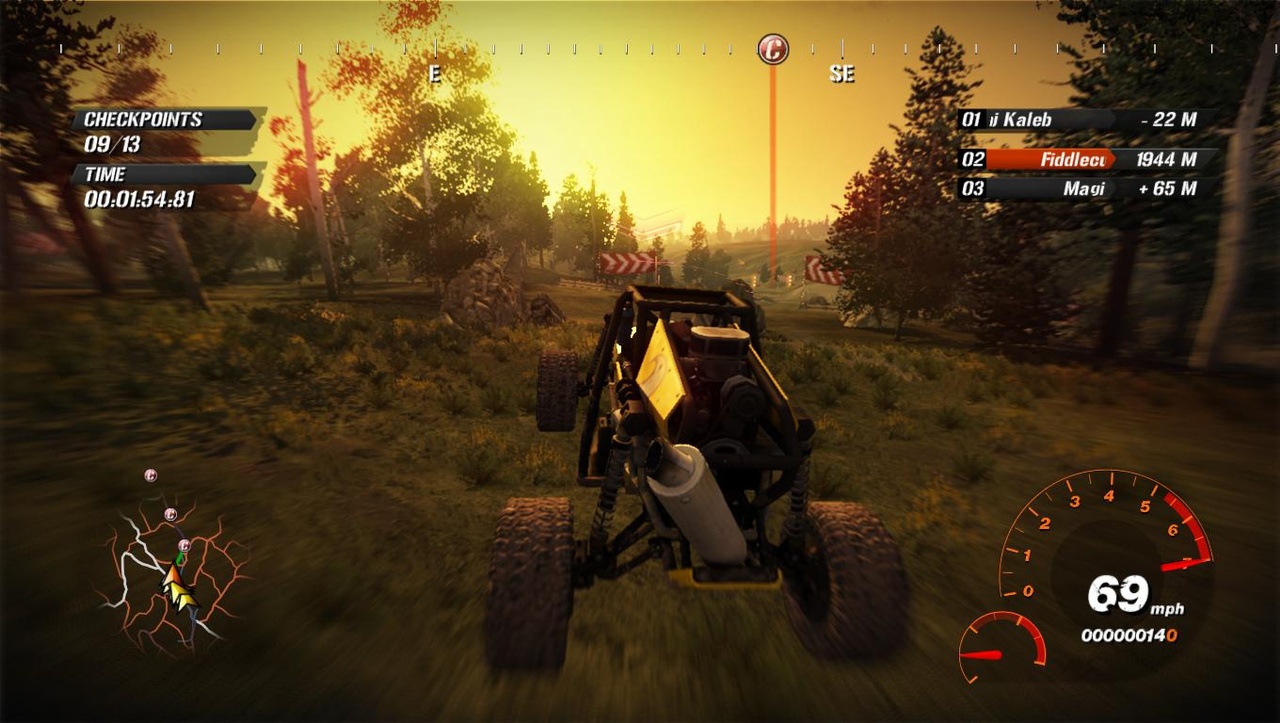Screen dimensions: 1280x723
Task: Select the SE marker on the compass strip
Action: tap(842, 73)
